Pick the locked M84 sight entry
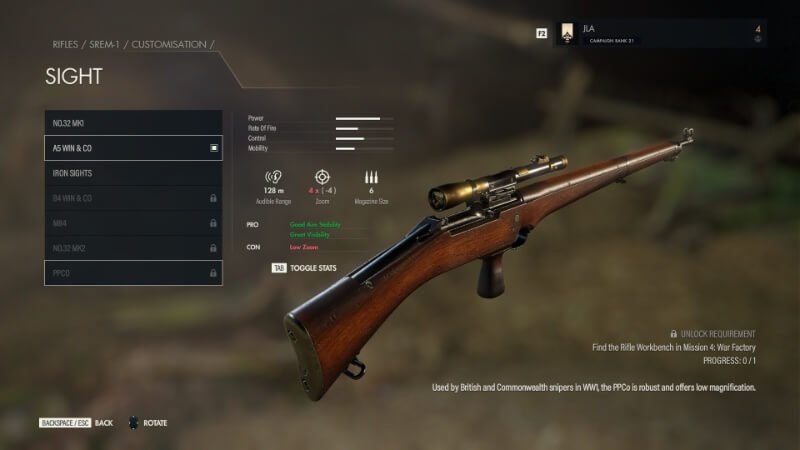Viewport: 800px width, 450px height. point(133,223)
